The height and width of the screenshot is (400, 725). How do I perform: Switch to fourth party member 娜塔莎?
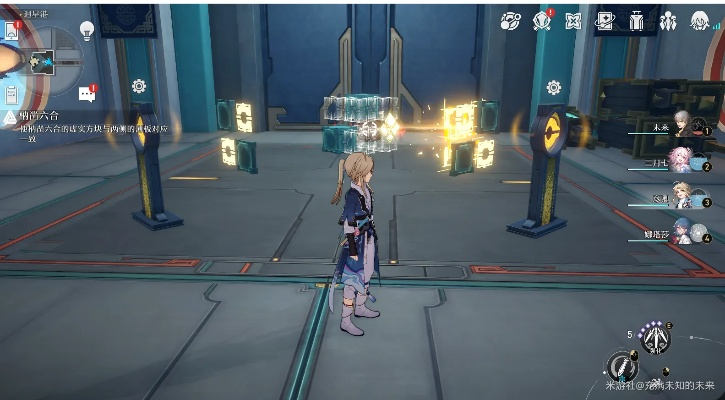685,234
